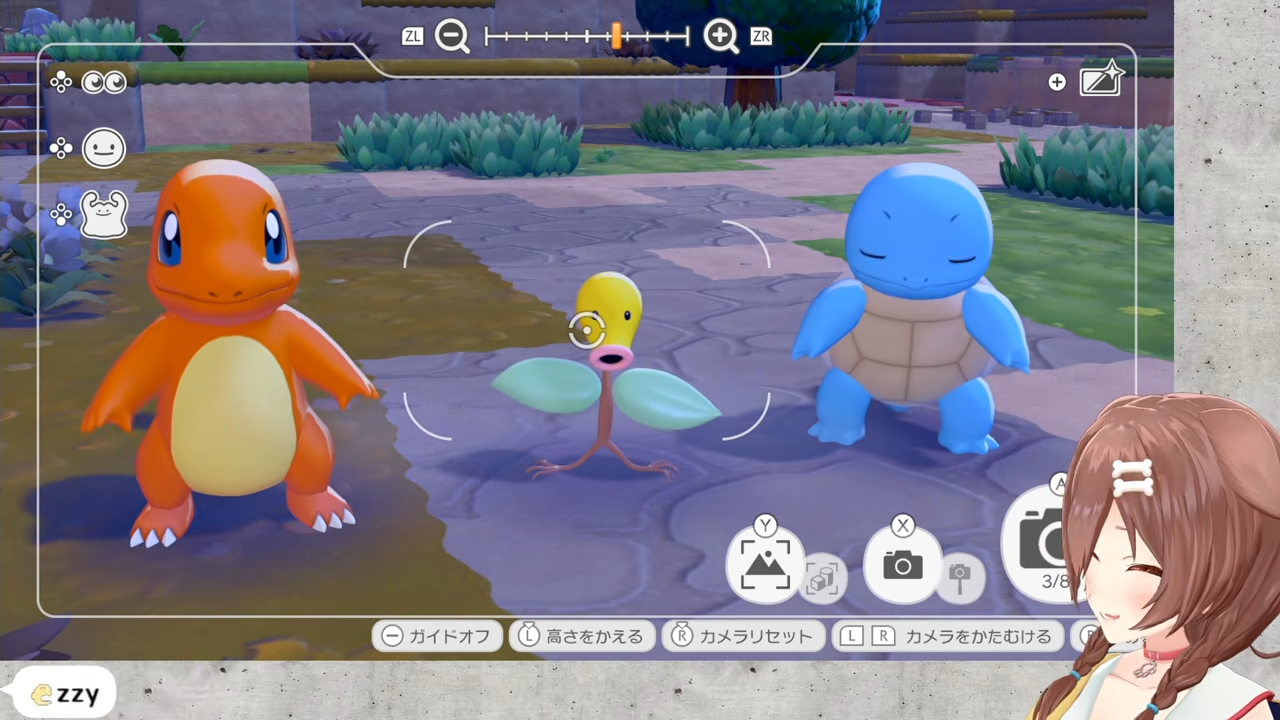
Task: Click the zzy stream overlay badge
Action: tap(66, 693)
